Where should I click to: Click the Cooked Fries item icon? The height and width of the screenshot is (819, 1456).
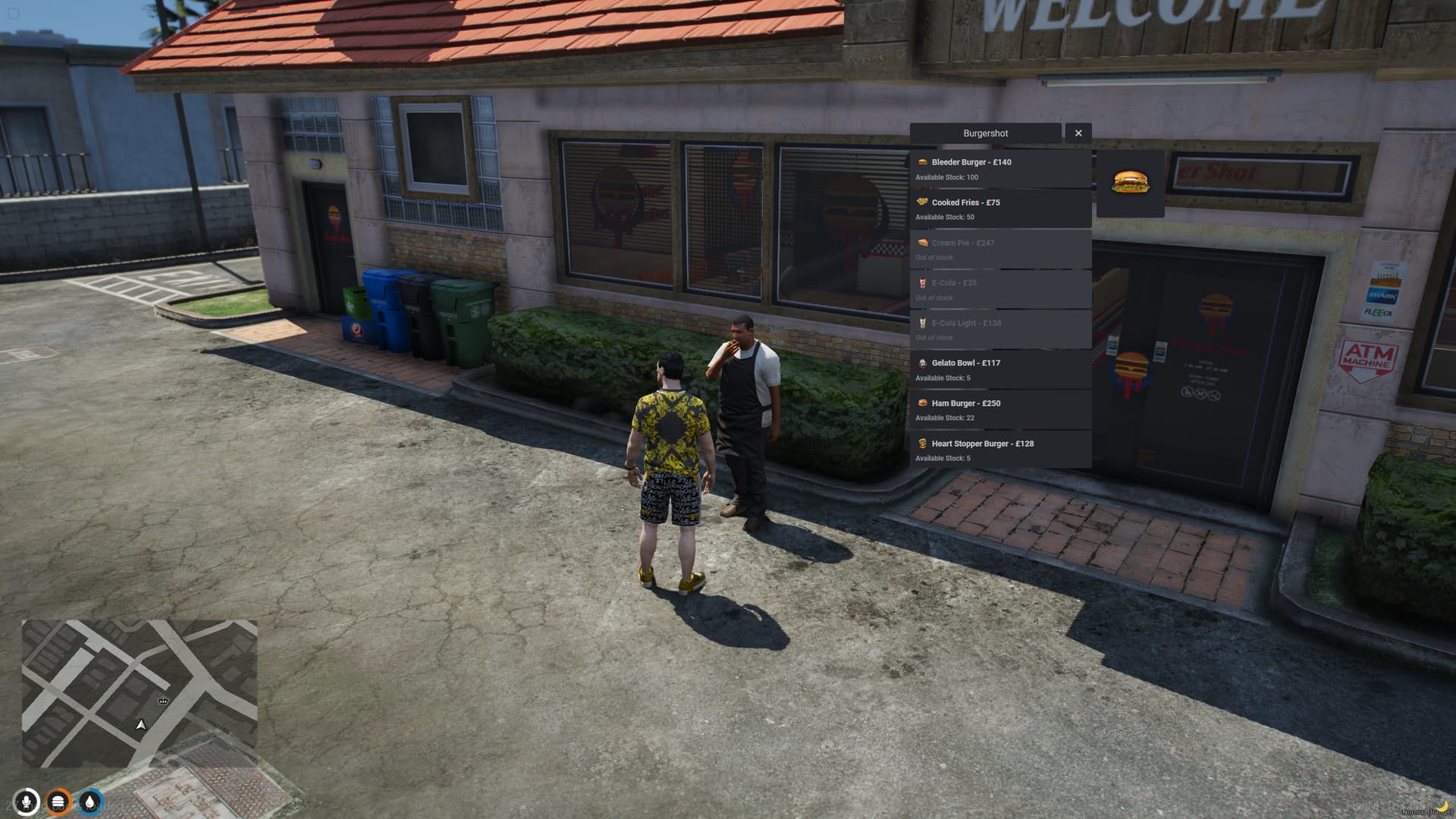(x=922, y=202)
